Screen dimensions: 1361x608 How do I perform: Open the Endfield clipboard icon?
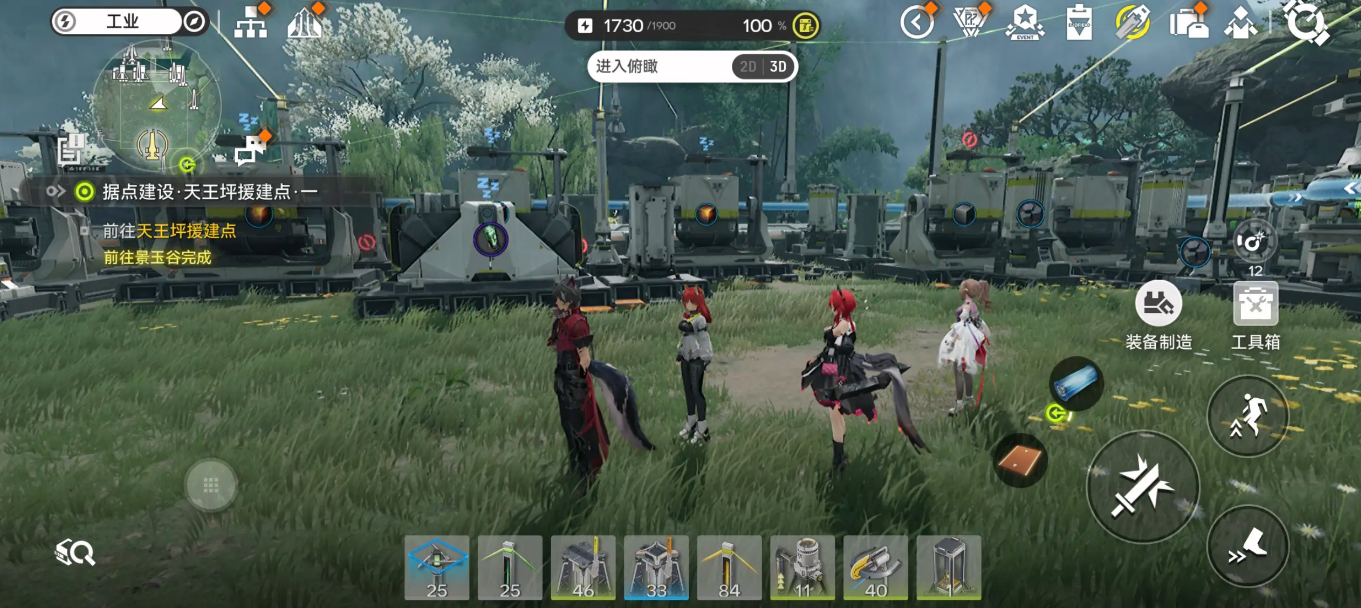(x=1078, y=23)
